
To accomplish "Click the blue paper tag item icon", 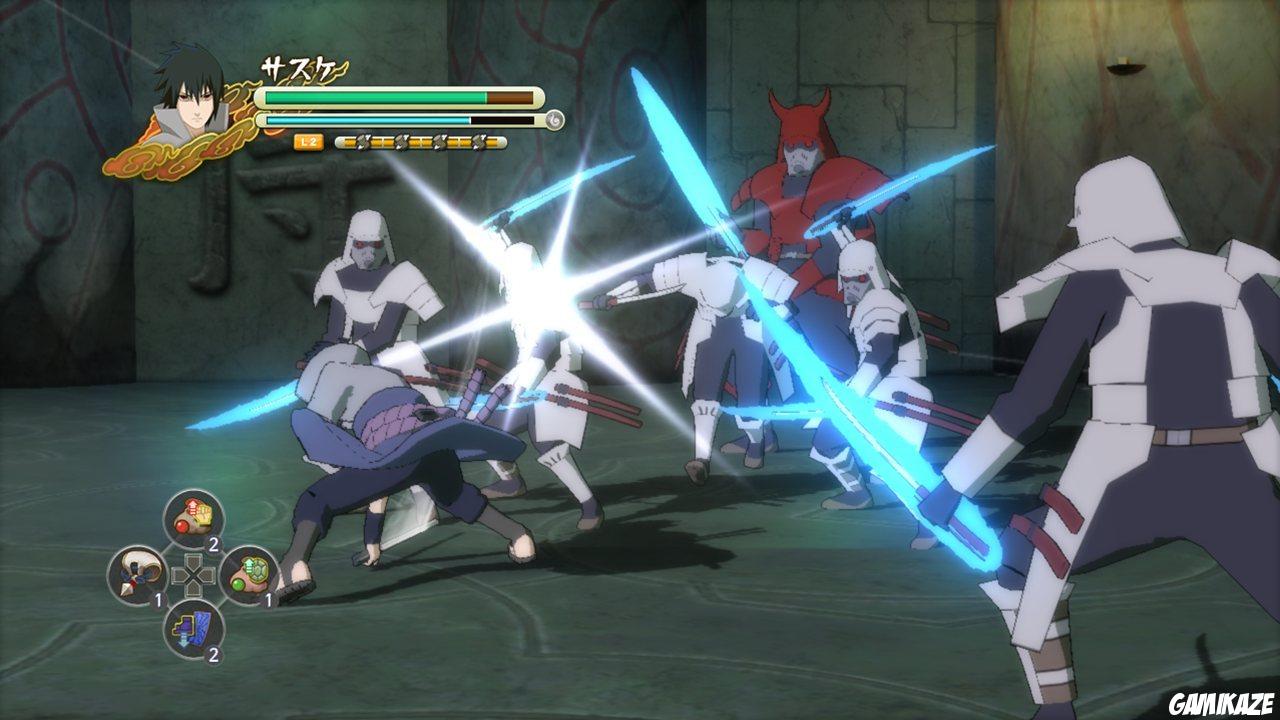I will tap(191, 628).
